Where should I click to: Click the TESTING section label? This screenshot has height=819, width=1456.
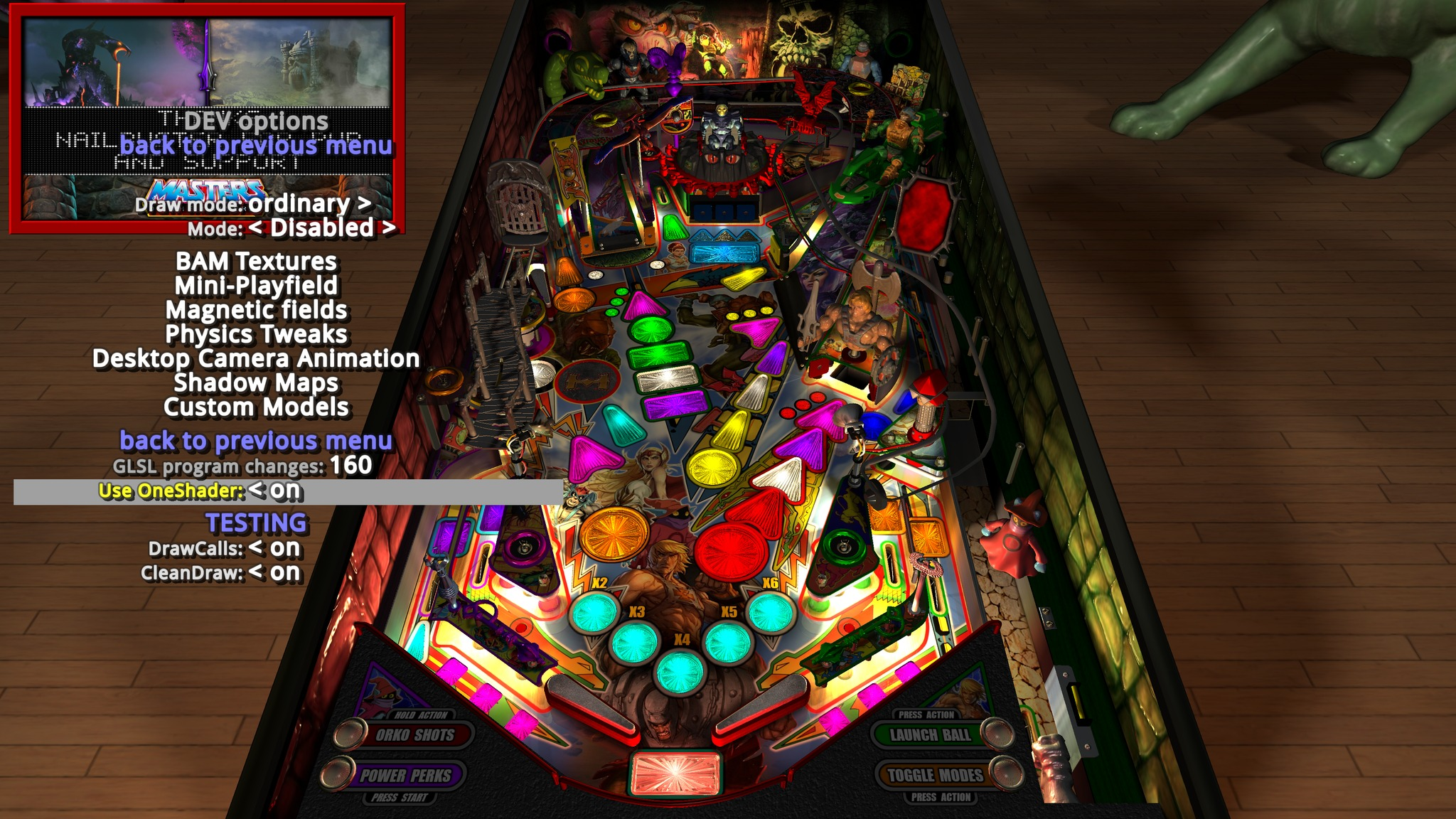[x=257, y=521]
